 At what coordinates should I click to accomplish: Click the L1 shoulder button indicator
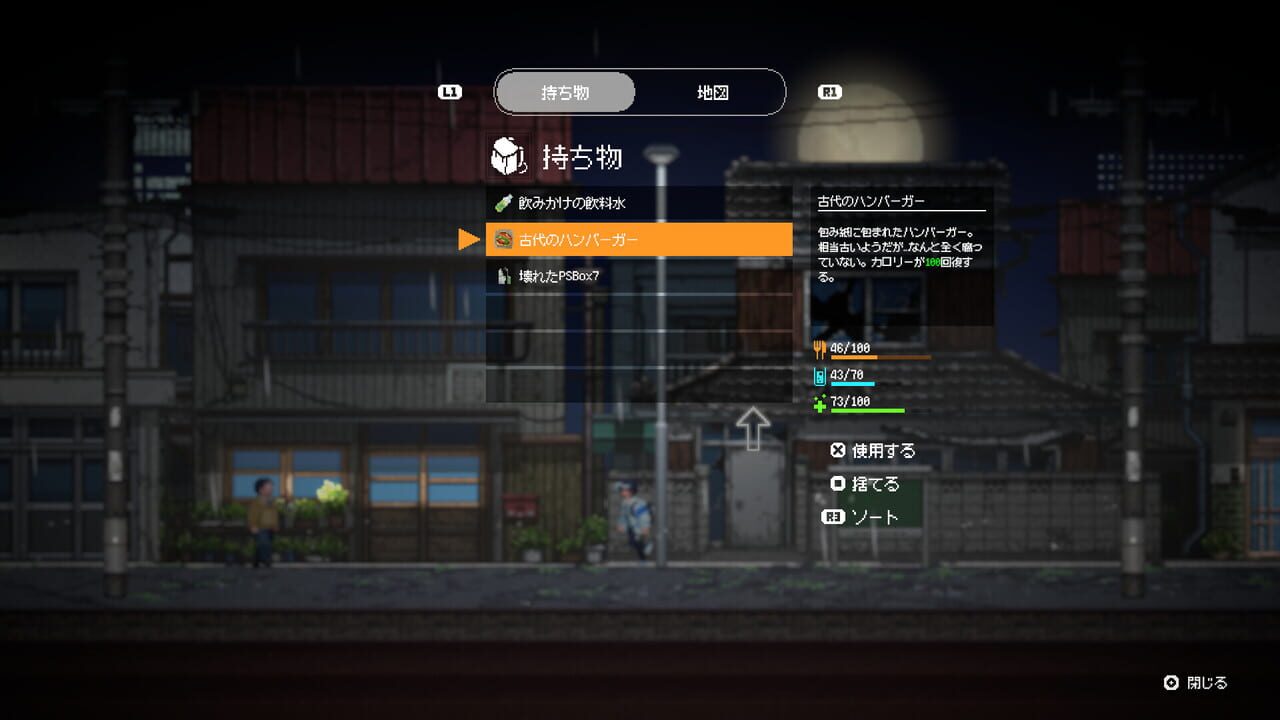[x=449, y=91]
